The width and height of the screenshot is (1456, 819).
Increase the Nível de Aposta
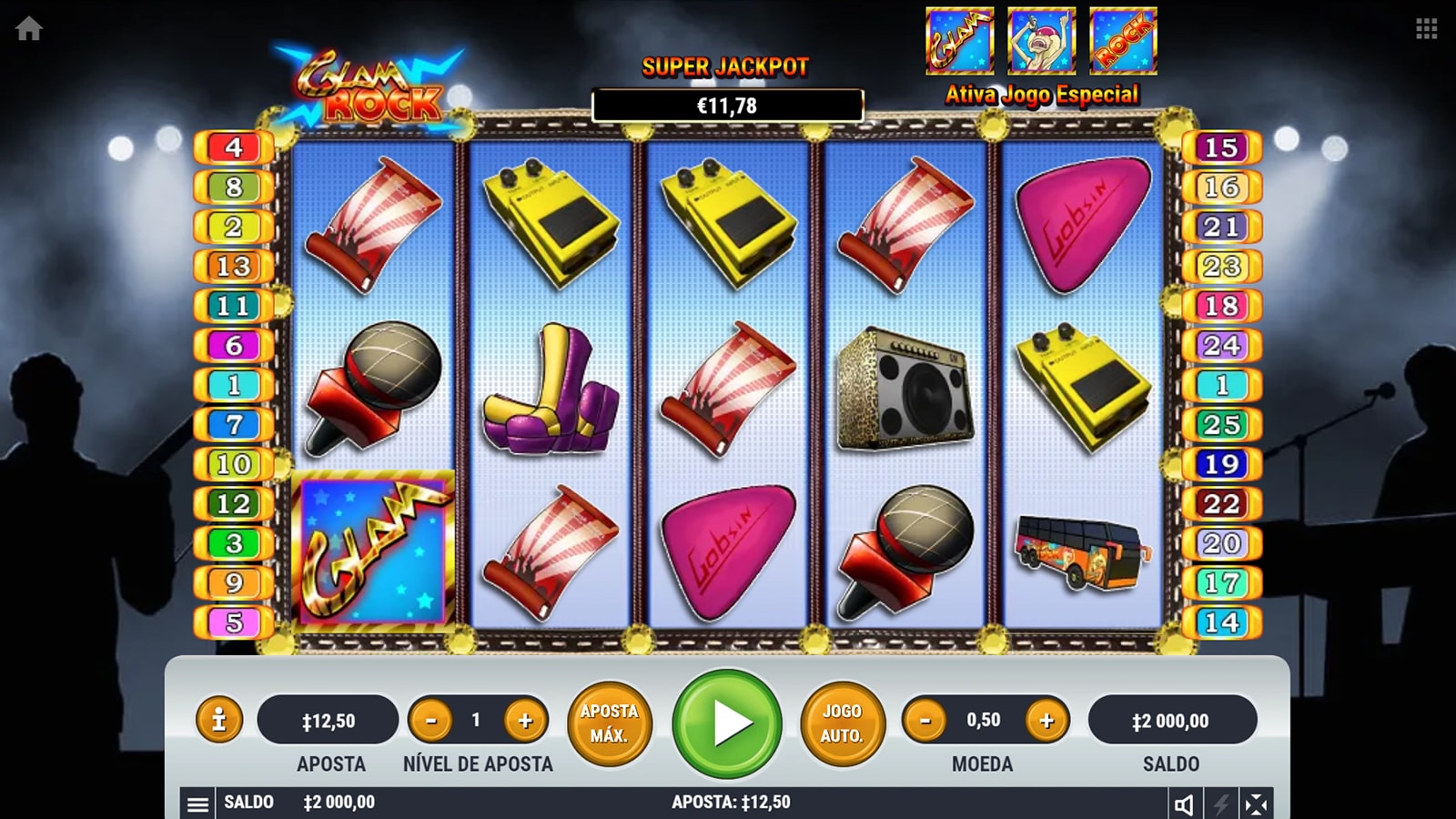[x=525, y=721]
